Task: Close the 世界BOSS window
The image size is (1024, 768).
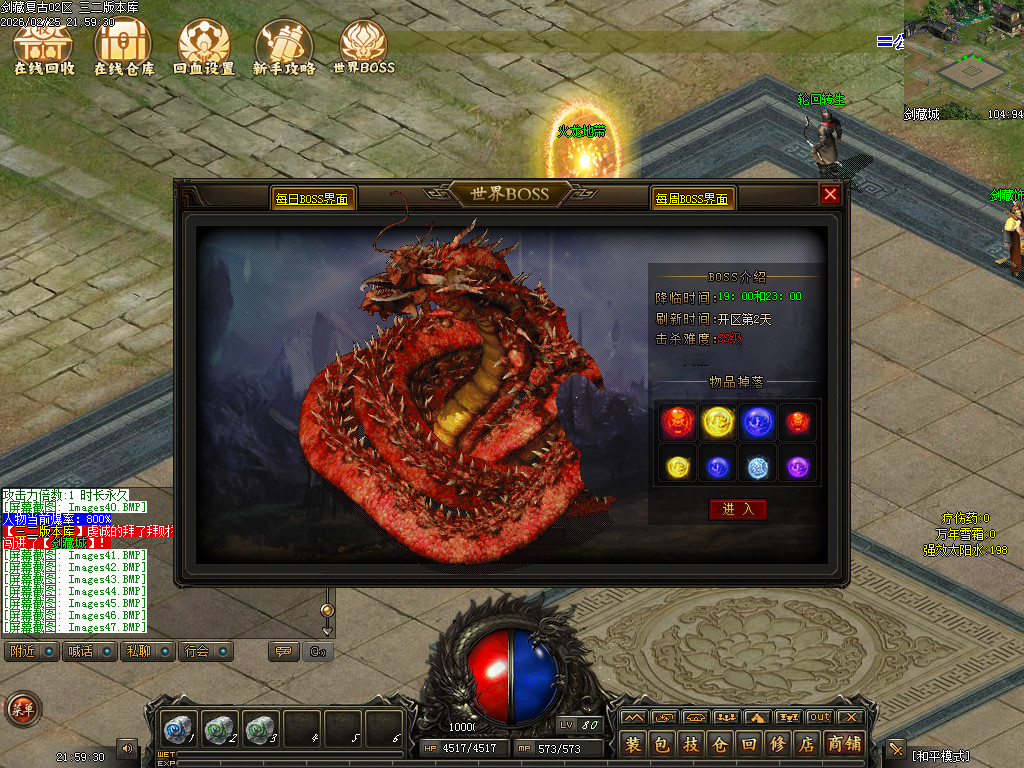Action: pos(830,195)
